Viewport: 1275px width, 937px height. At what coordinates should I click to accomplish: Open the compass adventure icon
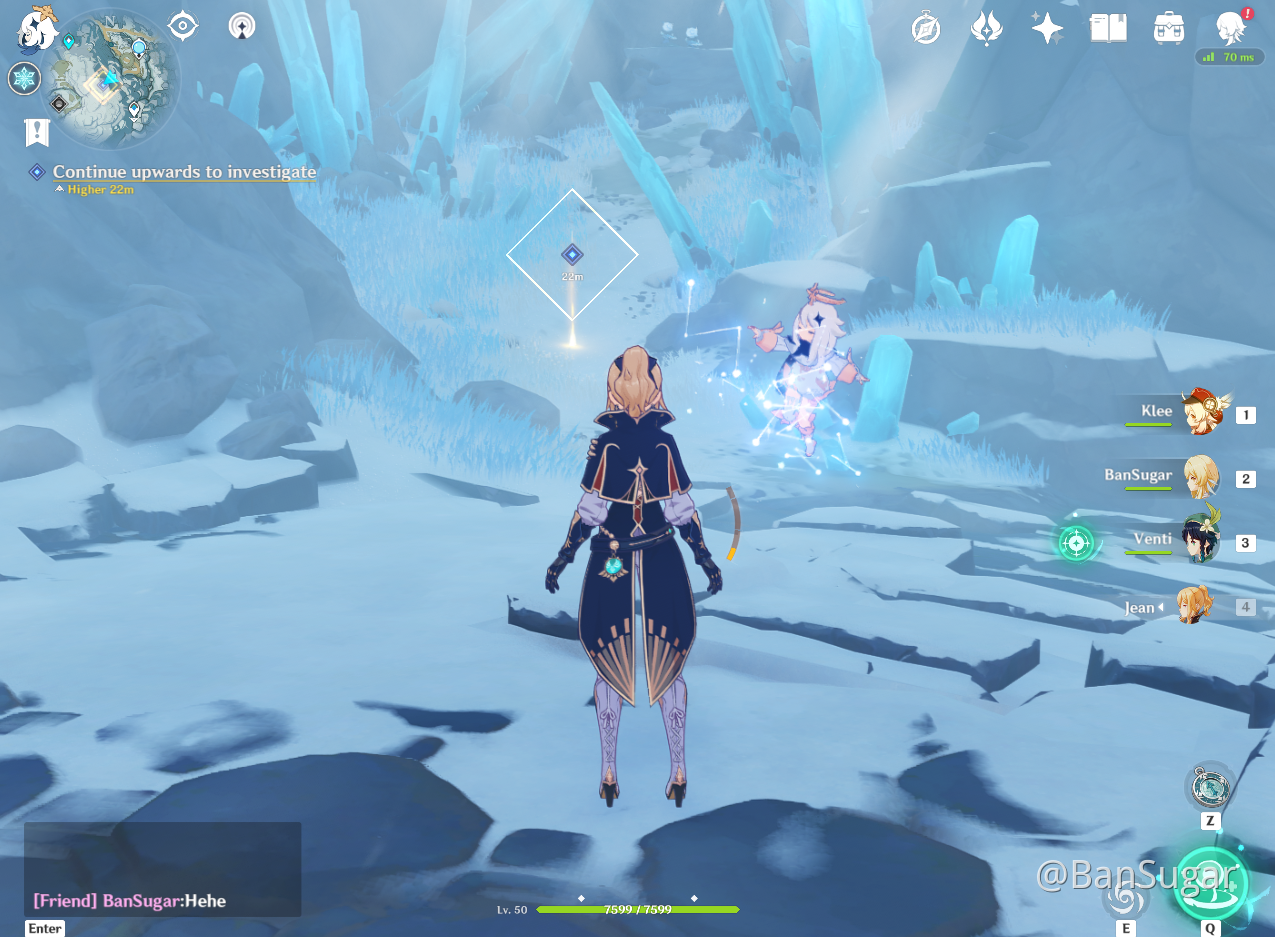pos(926,28)
